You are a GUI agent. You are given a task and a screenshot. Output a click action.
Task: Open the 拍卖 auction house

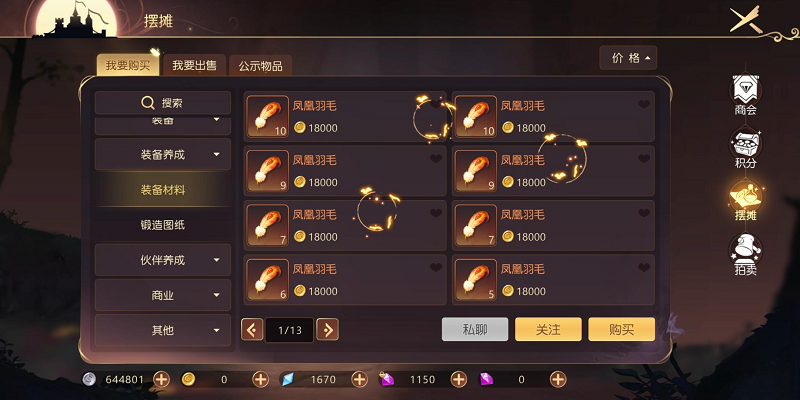pyautogui.click(x=745, y=254)
